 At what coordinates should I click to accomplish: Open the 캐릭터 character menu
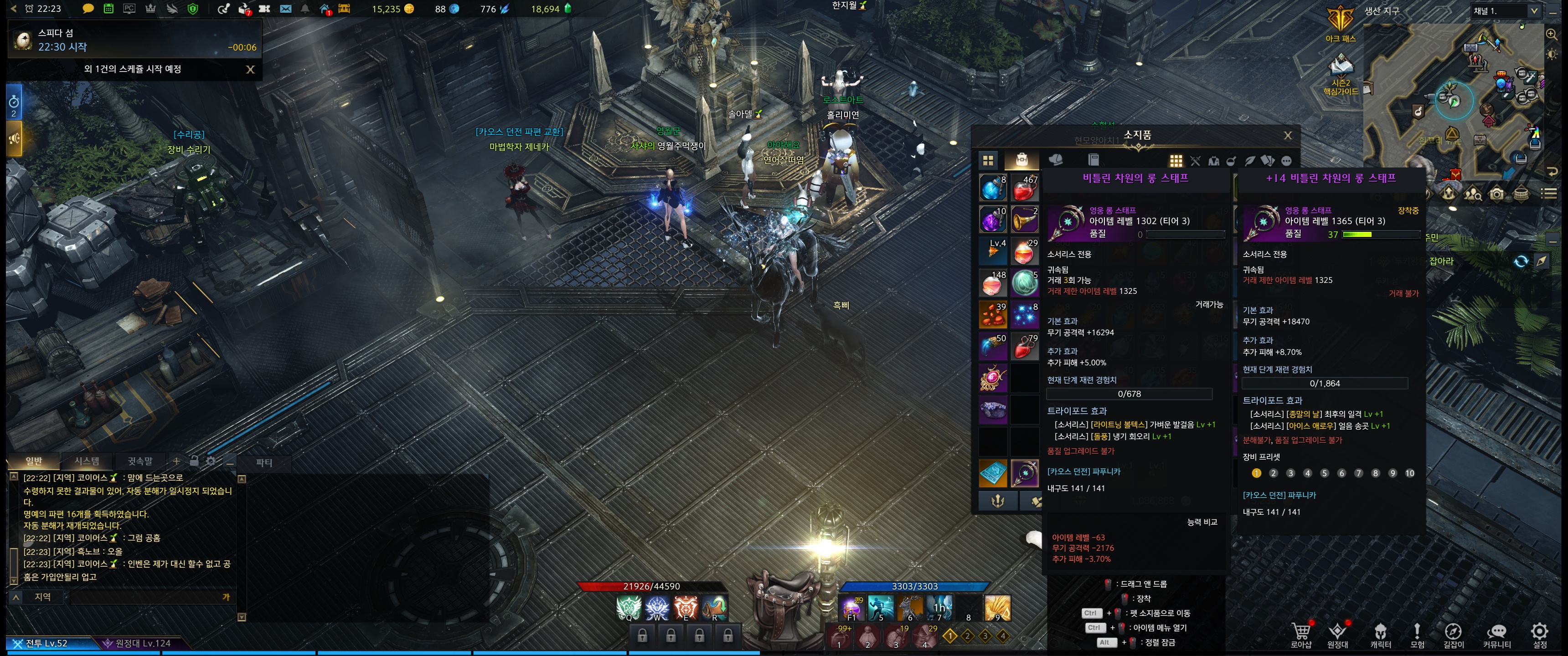pos(1381,634)
